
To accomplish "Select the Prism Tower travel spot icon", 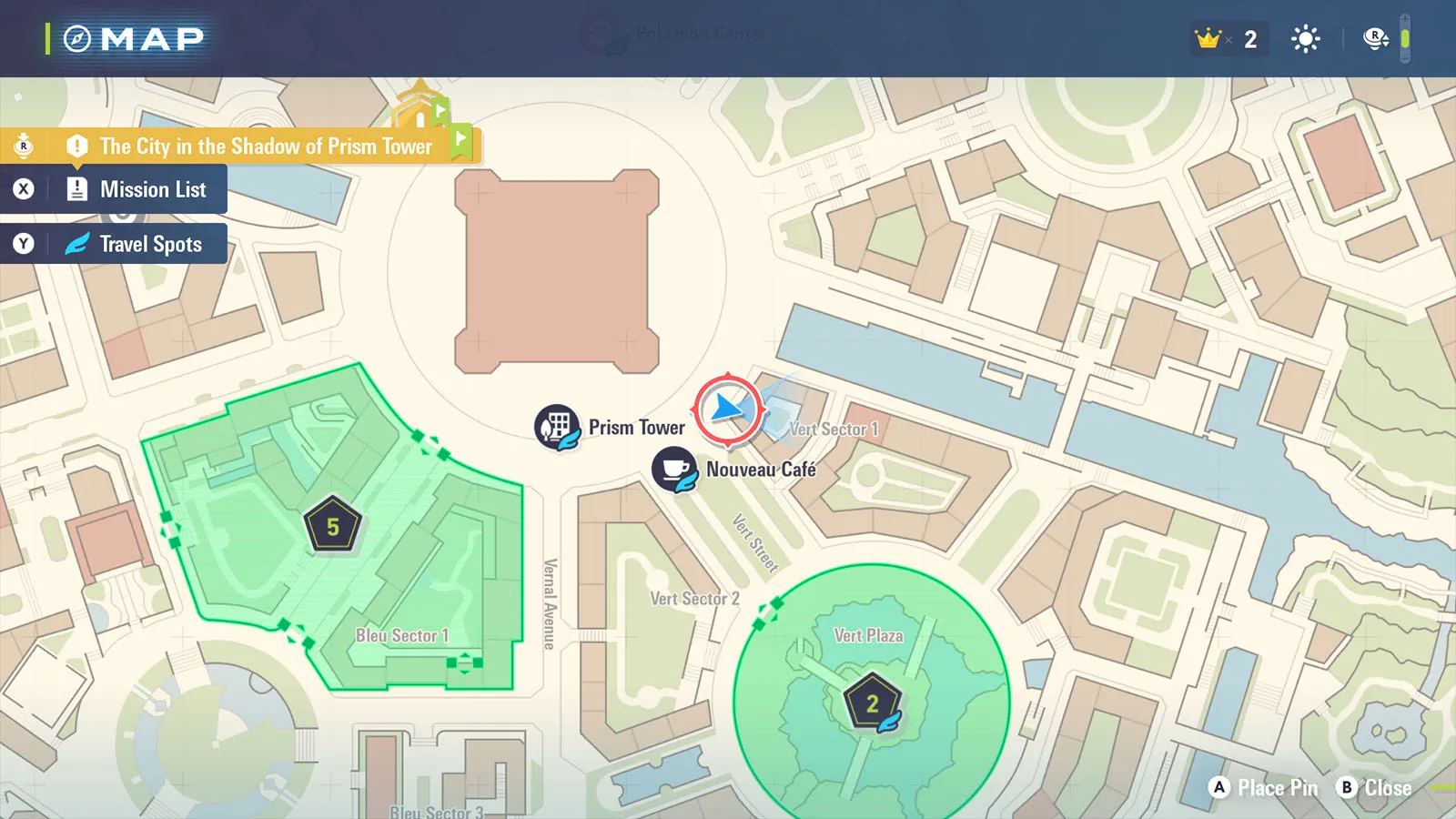I will tap(557, 427).
